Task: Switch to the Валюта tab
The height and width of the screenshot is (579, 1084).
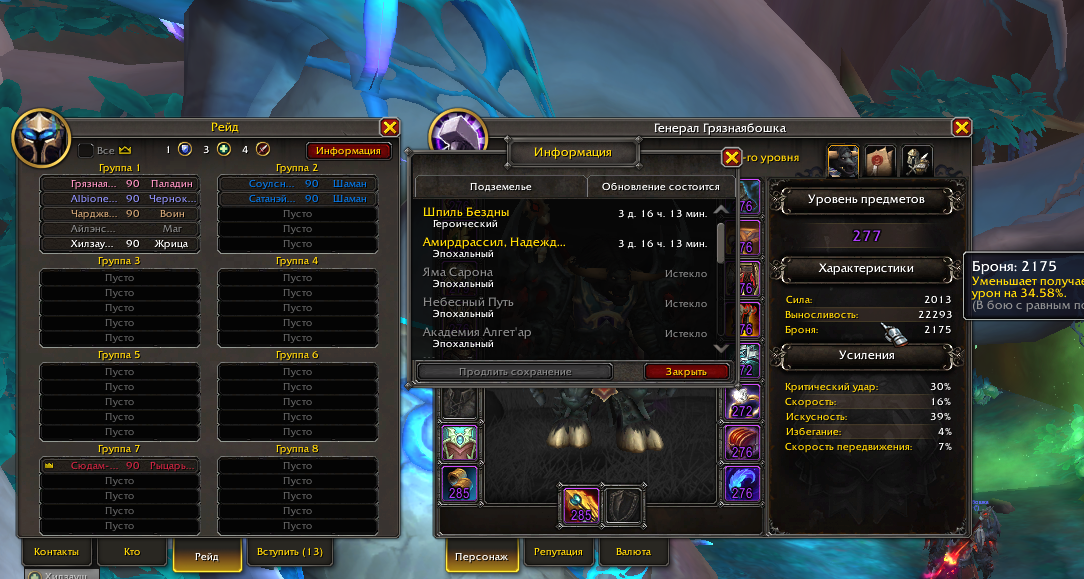Action: point(633,552)
